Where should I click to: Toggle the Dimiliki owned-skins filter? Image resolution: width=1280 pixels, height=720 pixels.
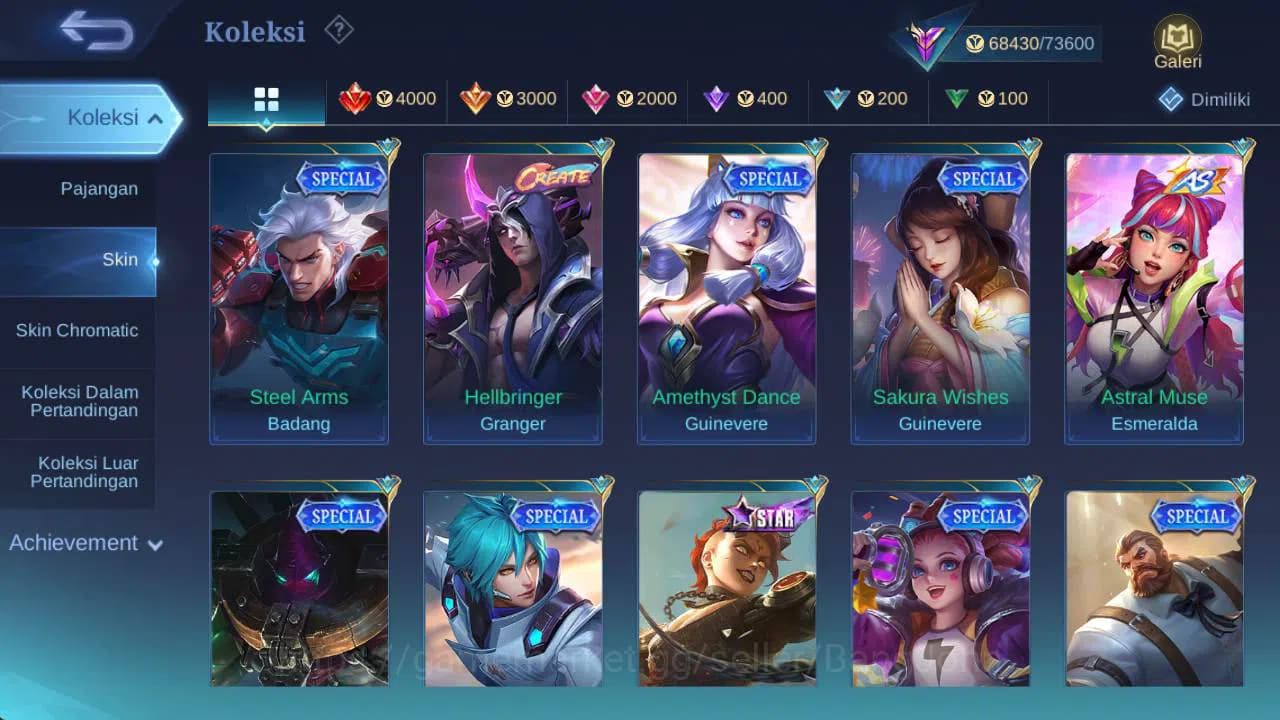[1201, 99]
